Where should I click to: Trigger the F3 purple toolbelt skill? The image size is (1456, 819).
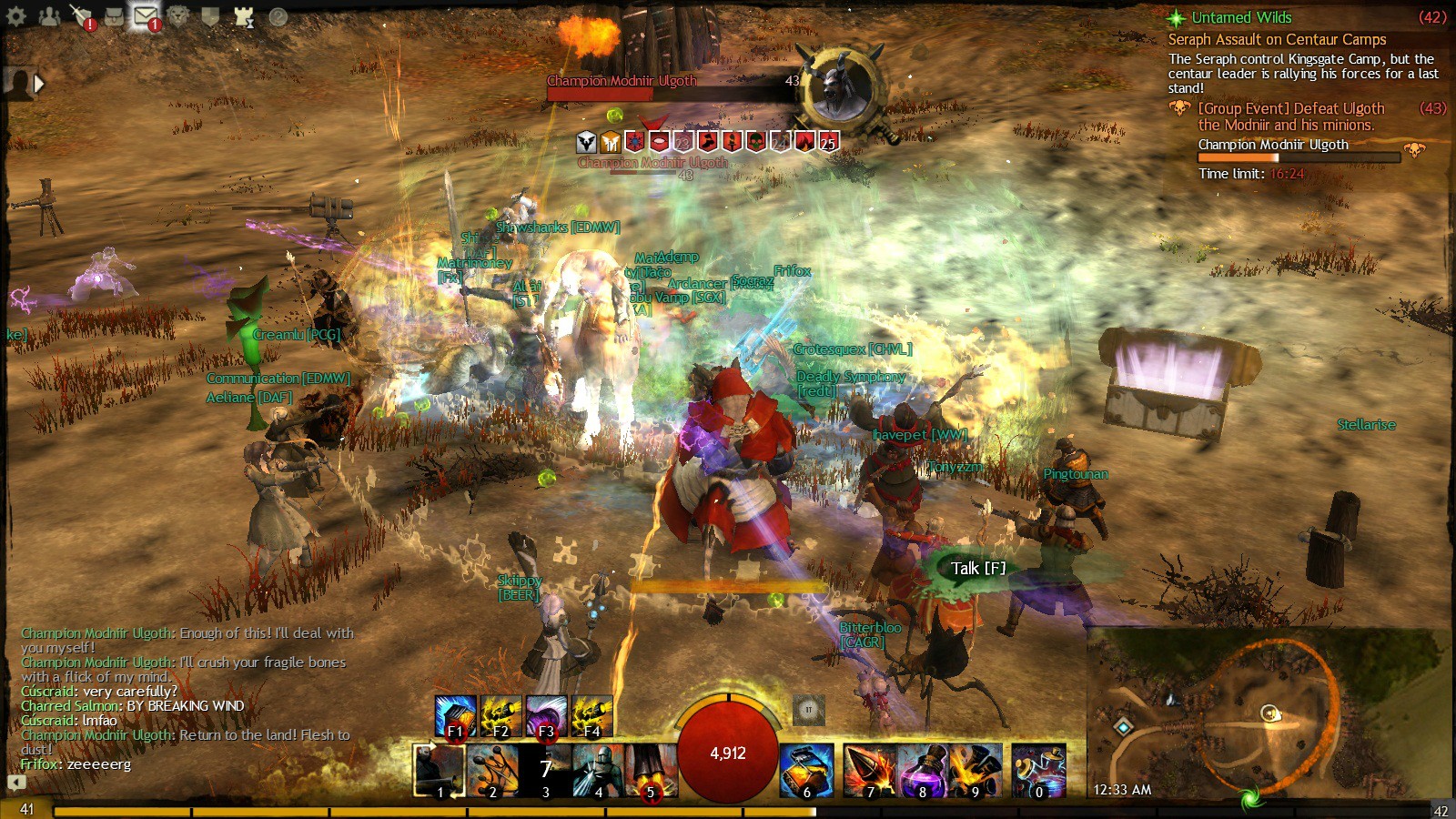click(x=546, y=716)
